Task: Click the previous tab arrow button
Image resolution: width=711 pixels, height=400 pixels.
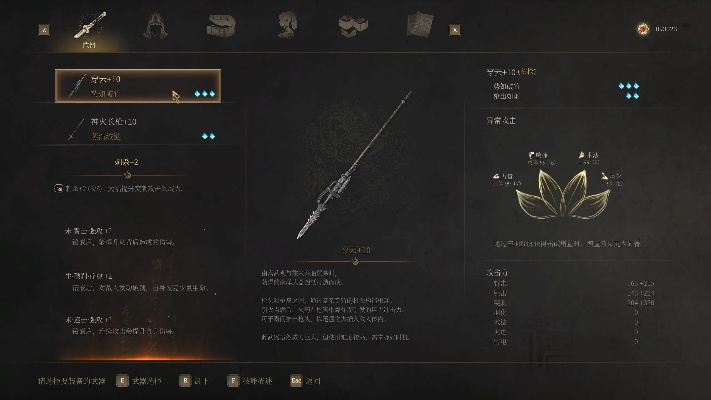Action: (x=44, y=29)
